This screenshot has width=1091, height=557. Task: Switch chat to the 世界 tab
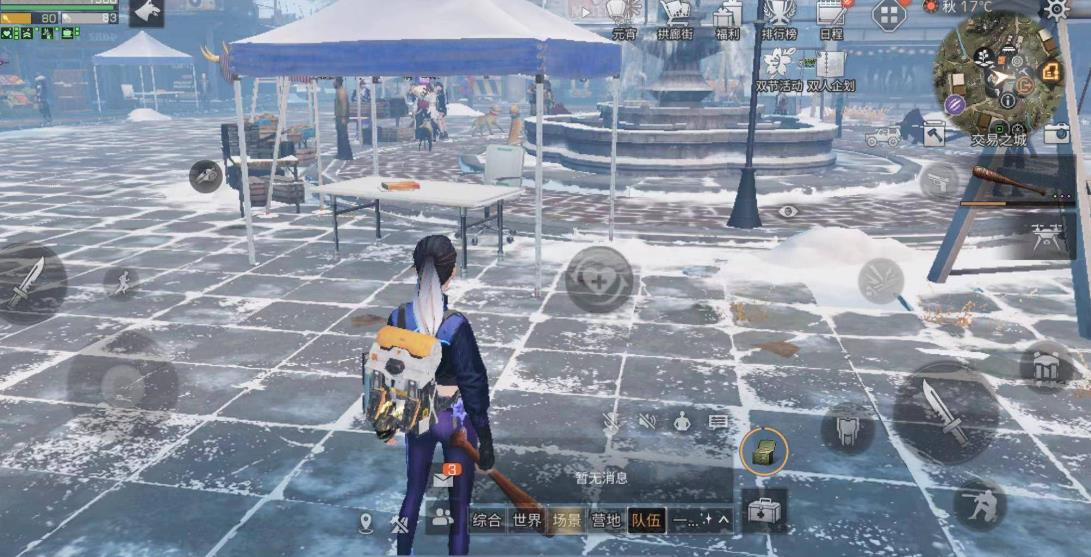(527, 520)
